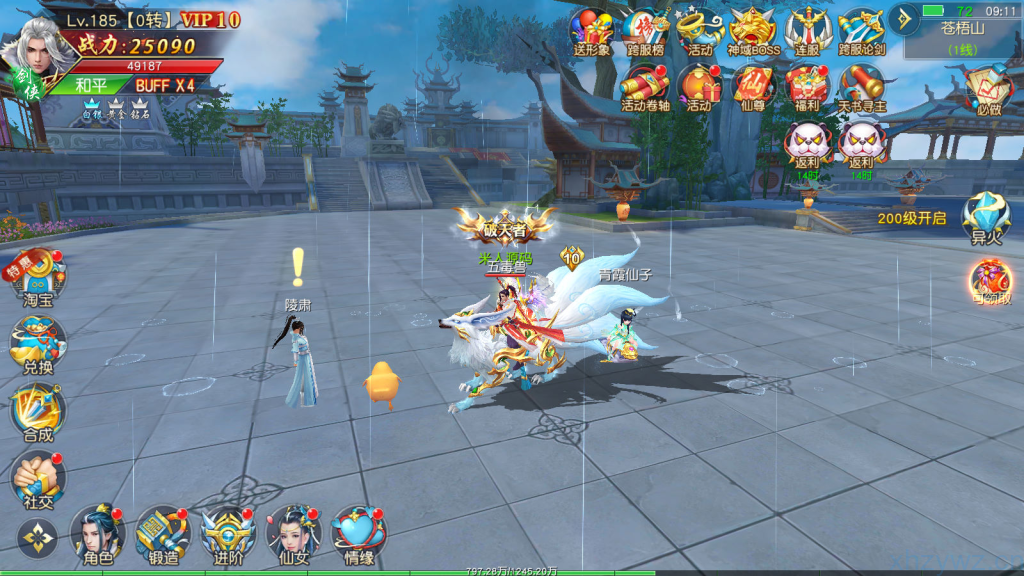Open the 福利 treasure chest icon
This screenshot has height=576, width=1024.
pos(807,86)
